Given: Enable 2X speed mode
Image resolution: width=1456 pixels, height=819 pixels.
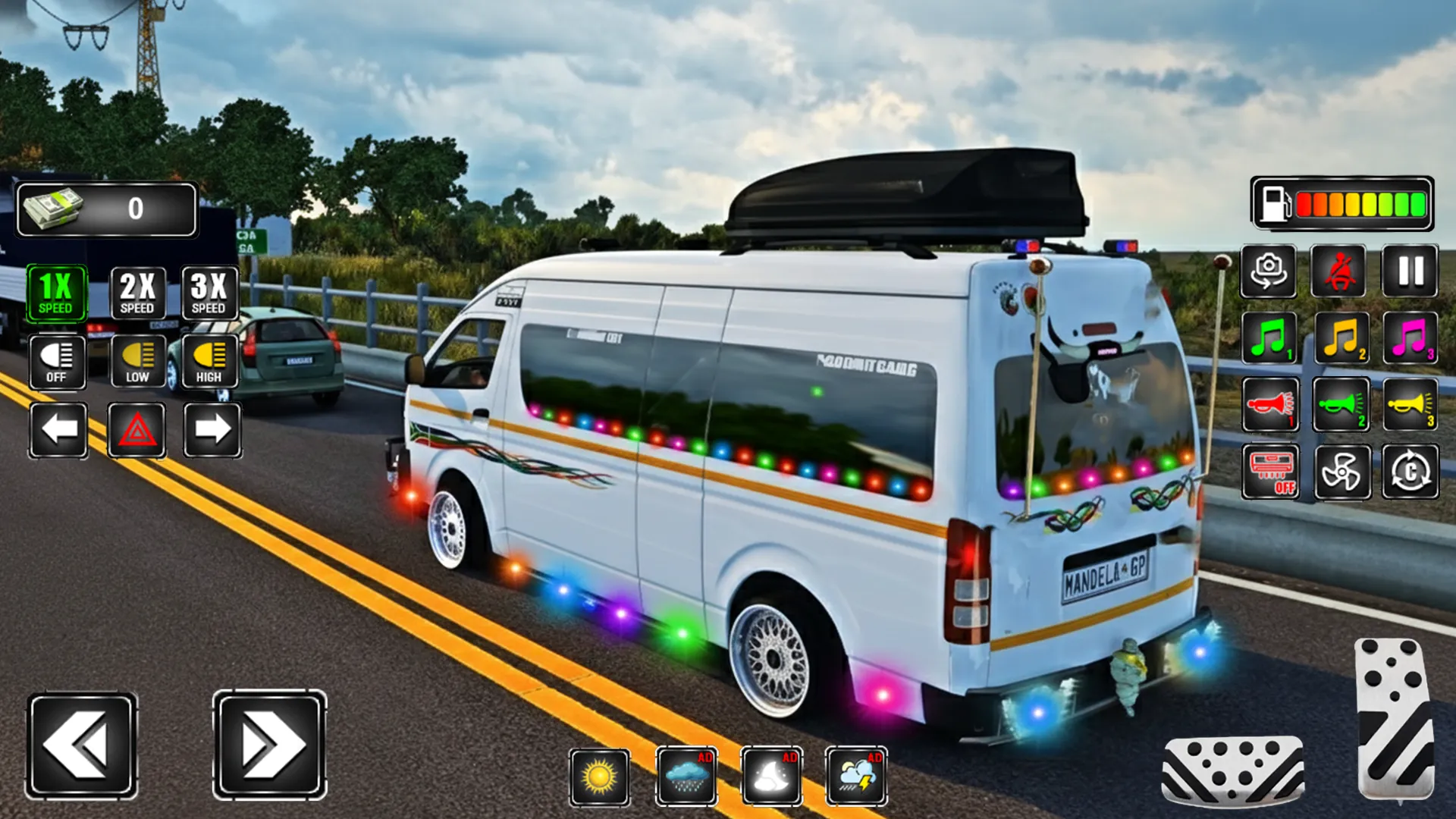Looking at the screenshot, I should [x=137, y=293].
